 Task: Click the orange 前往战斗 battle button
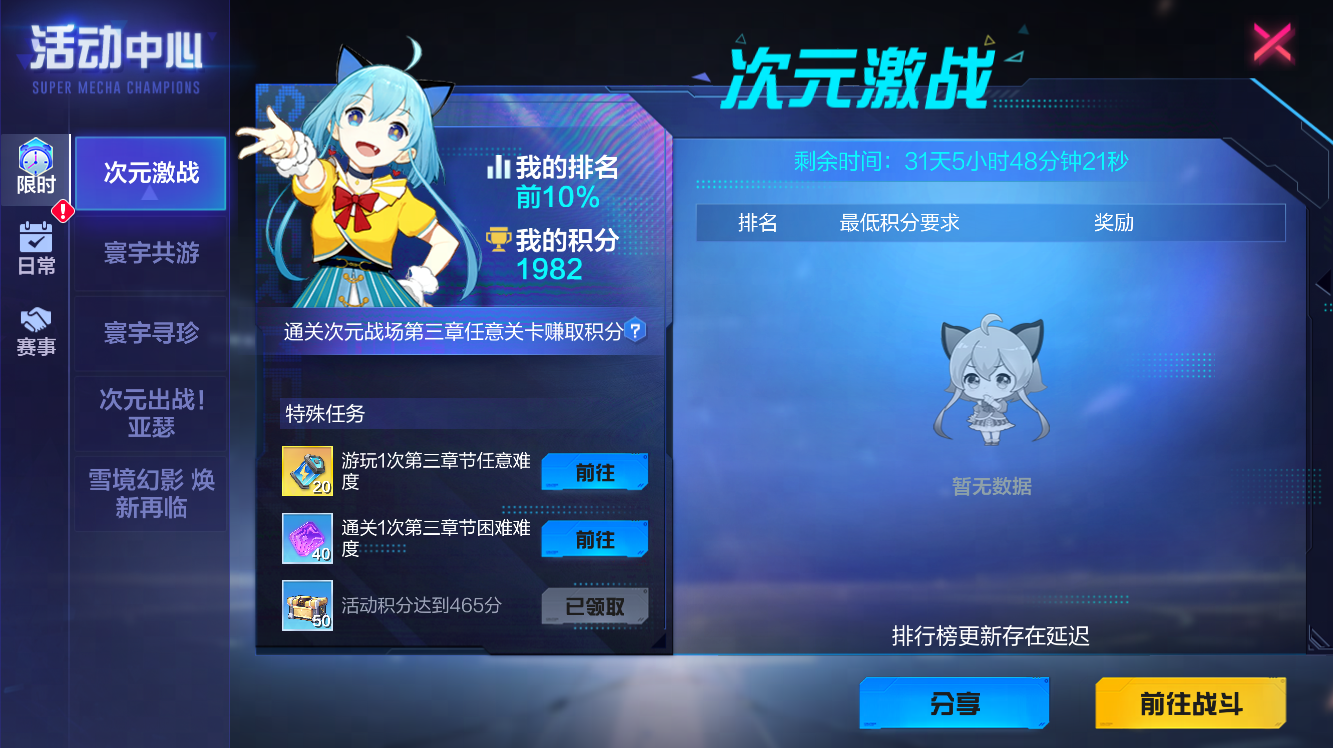1191,703
